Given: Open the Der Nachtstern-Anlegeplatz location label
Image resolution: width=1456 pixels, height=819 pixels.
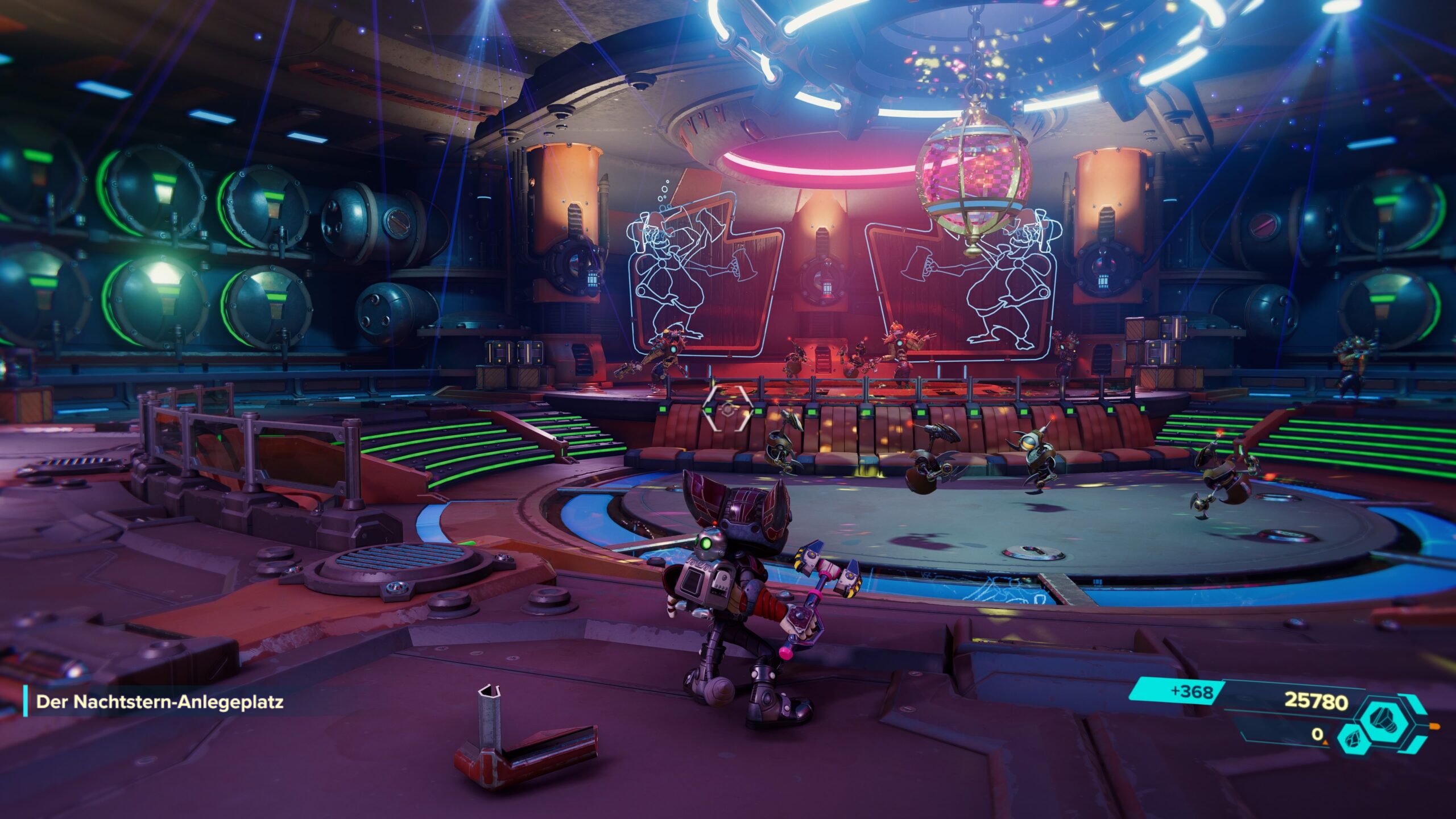Looking at the screenshot, I should coord(160,702).
